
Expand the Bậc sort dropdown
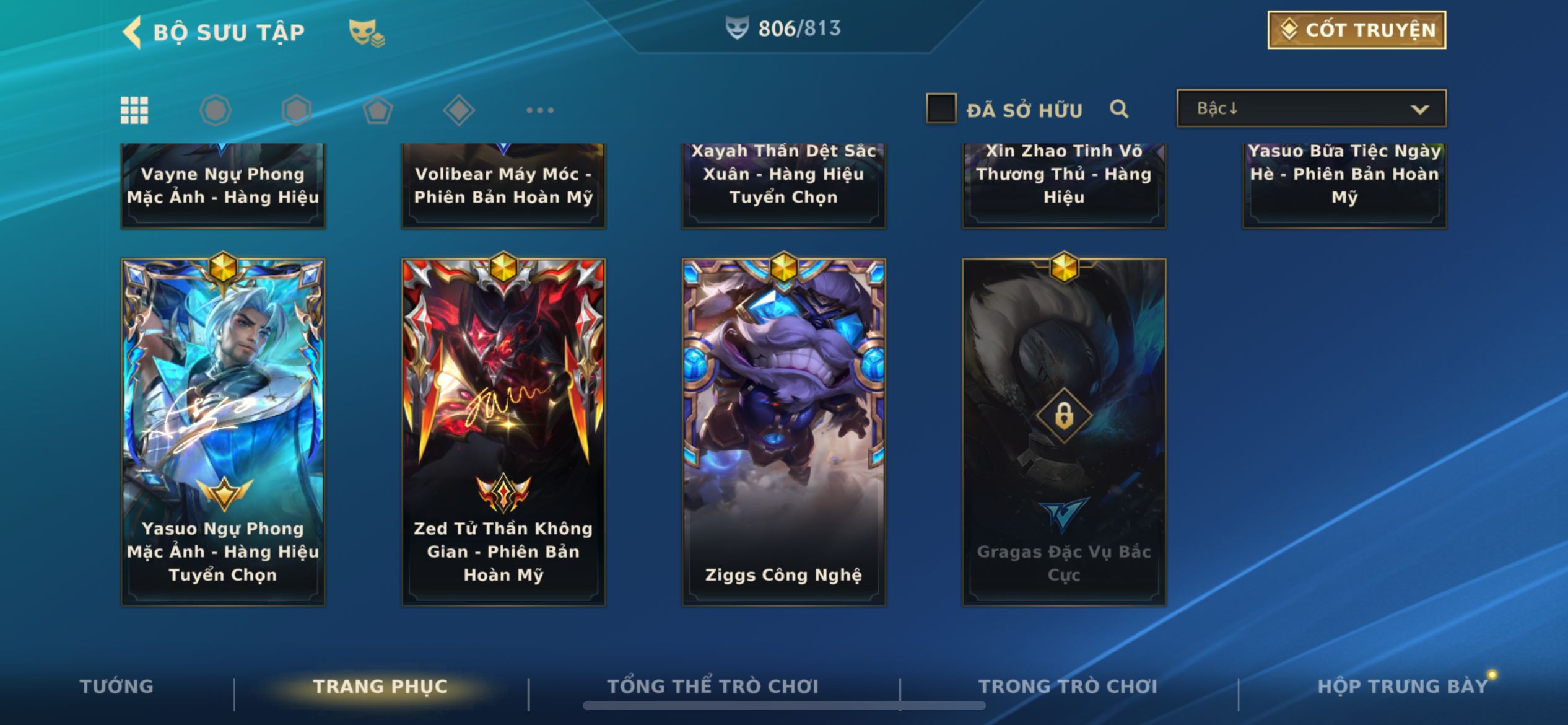1311,109
